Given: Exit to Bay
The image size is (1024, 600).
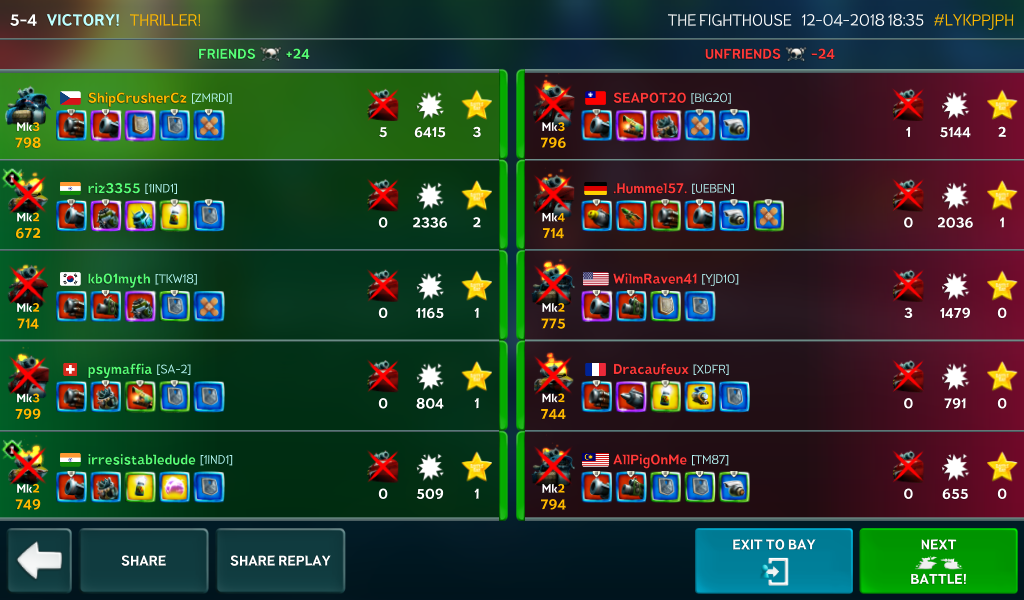Looking at the screenshot, I should coord(774,560).
